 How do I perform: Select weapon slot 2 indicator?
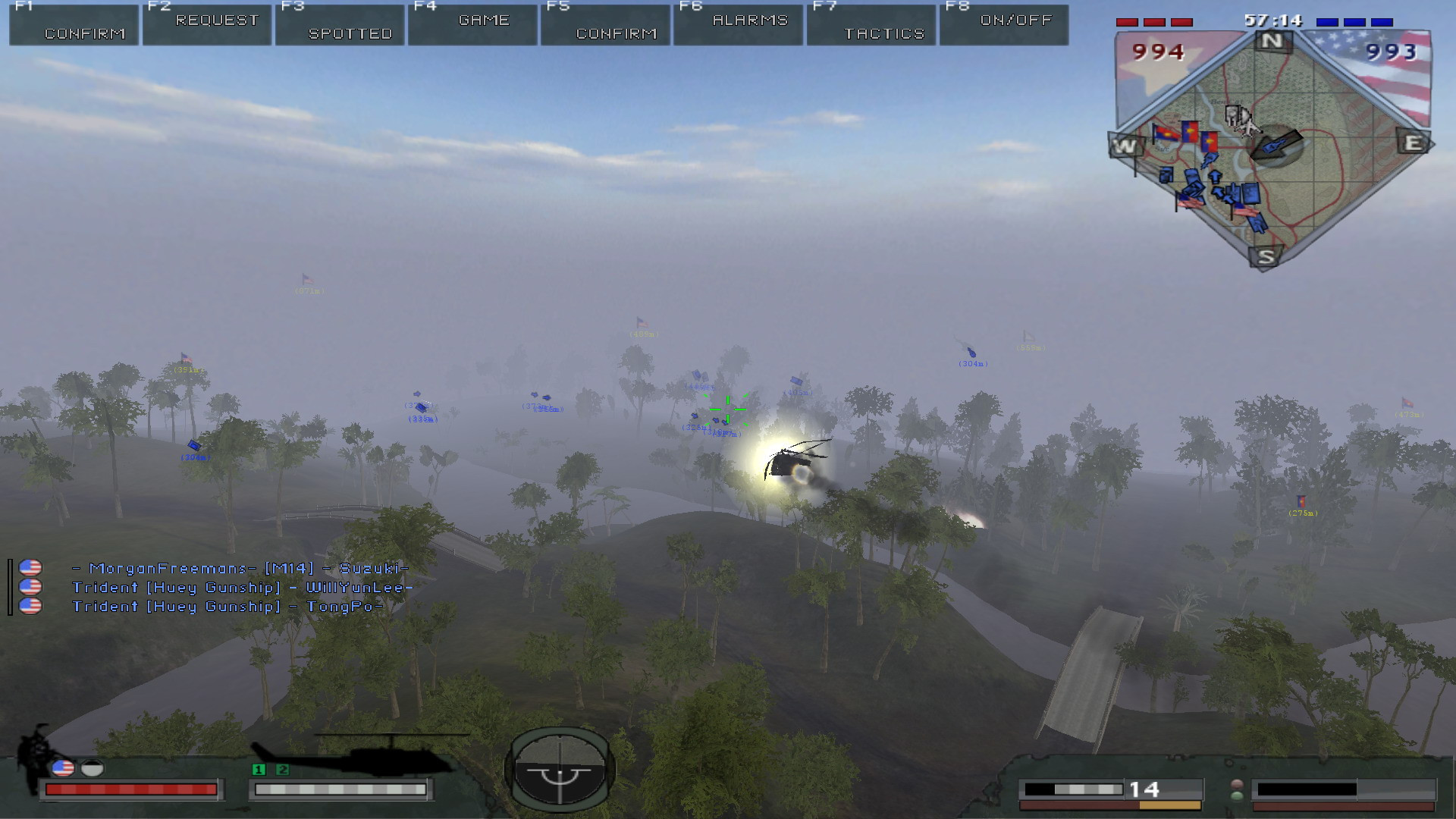click(283, 769)
